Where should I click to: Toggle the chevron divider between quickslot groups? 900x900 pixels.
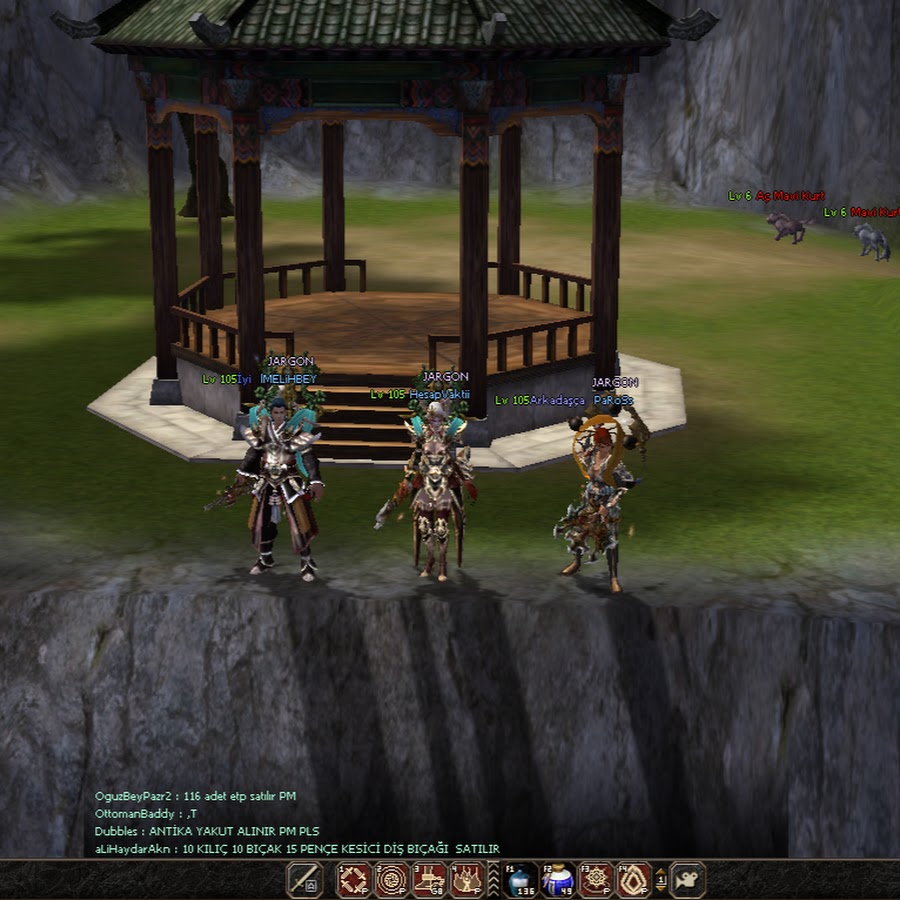tap(494, 880)
